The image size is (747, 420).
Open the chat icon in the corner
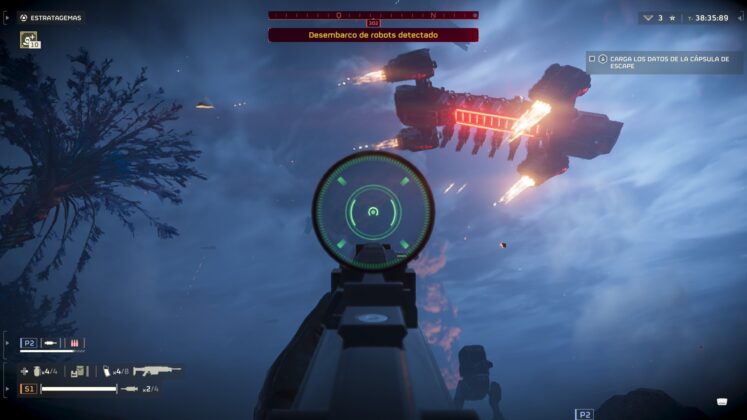(x=721, y=402)
